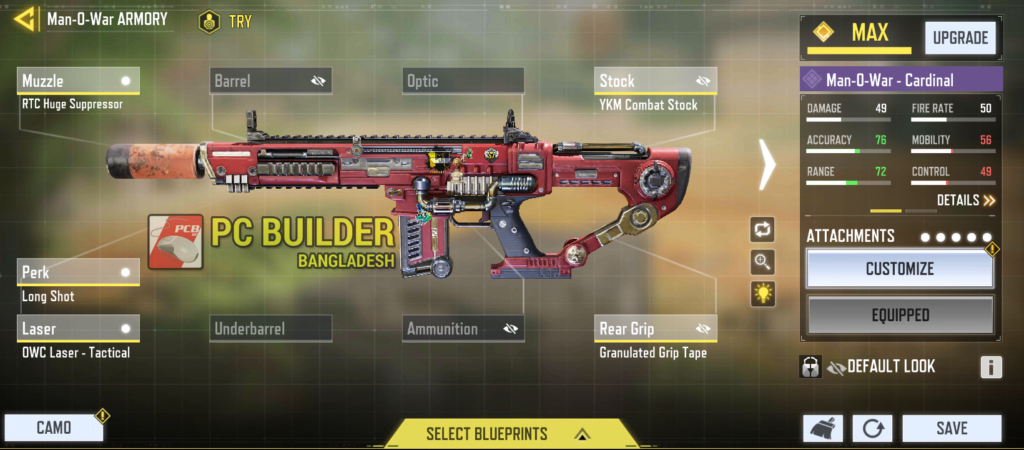The image size is (1024, 450).
Task: Select the Barrel attachment slot
Action: (x=271, y=81)
